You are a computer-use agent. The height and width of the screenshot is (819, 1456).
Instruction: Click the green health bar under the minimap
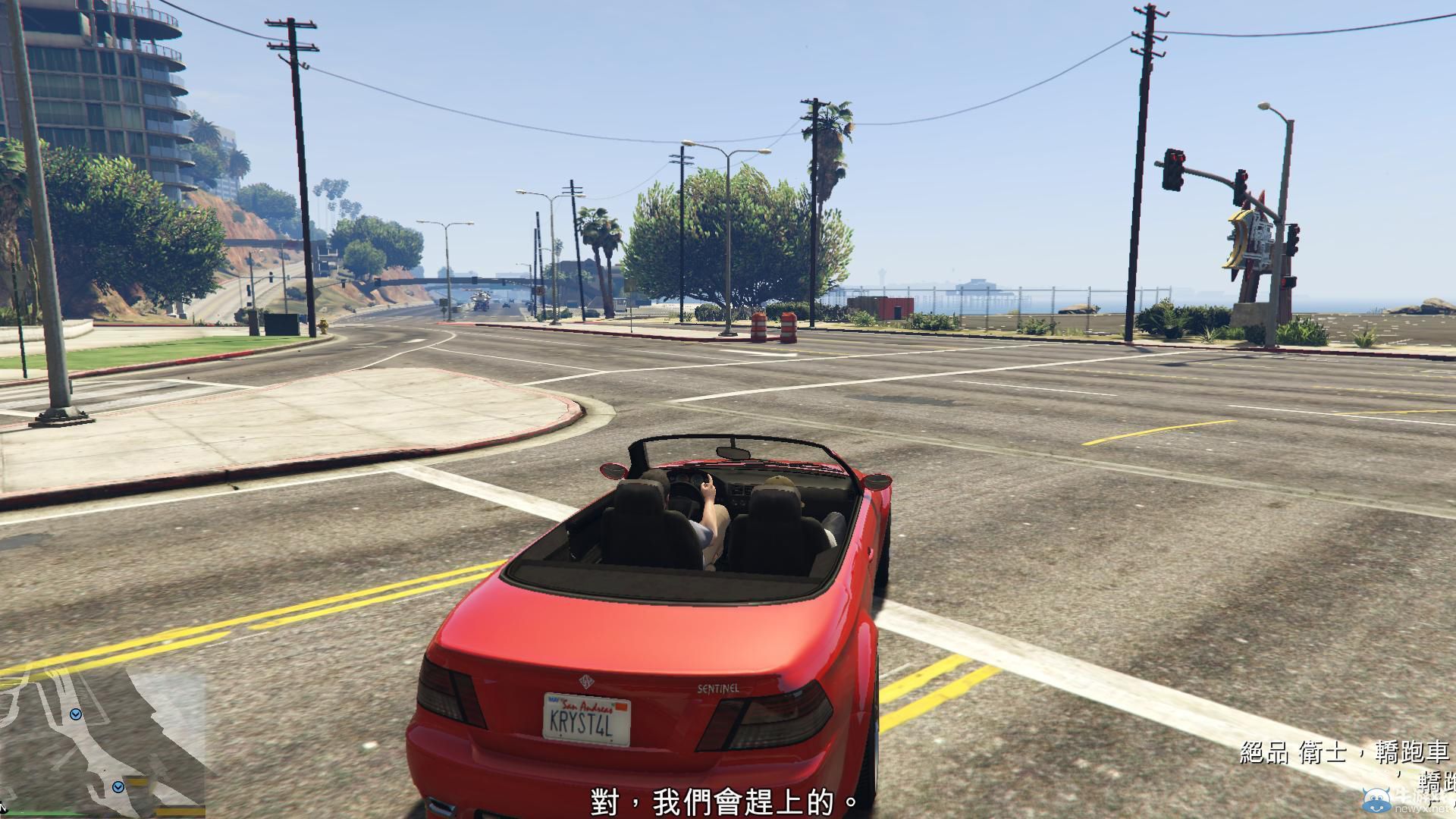click(45, 814)
